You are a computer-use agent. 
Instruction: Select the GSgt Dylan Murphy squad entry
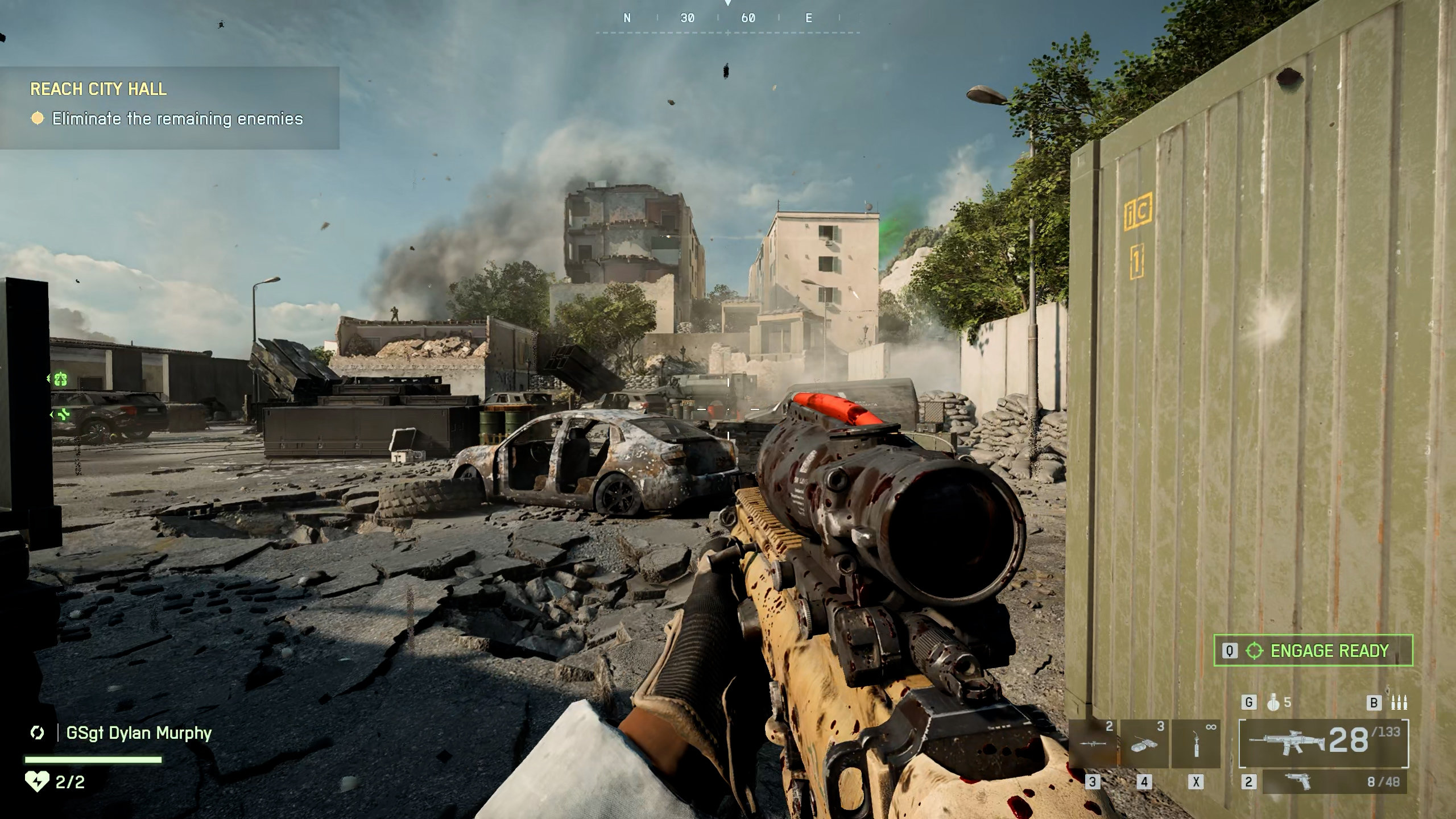(138, 733)
